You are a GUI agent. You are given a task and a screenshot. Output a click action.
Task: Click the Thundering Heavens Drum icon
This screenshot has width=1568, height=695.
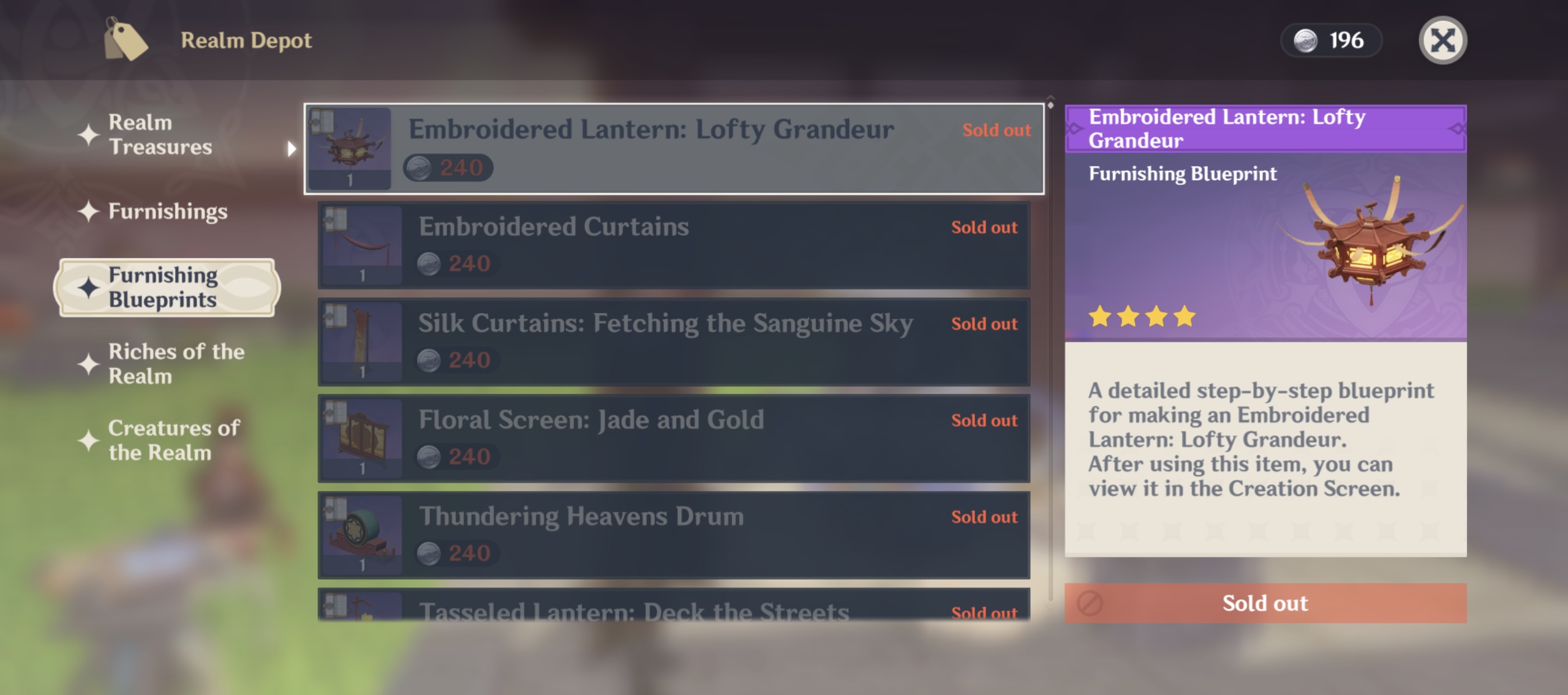click(359, 536)
